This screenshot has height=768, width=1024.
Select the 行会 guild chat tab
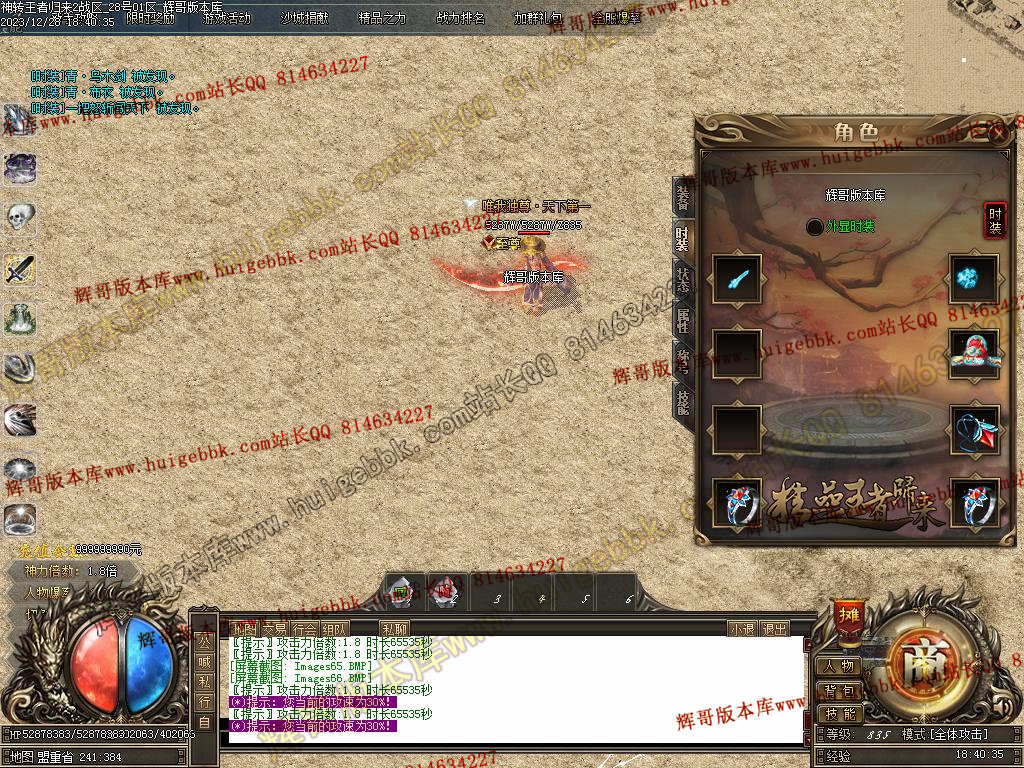[305, 629]
